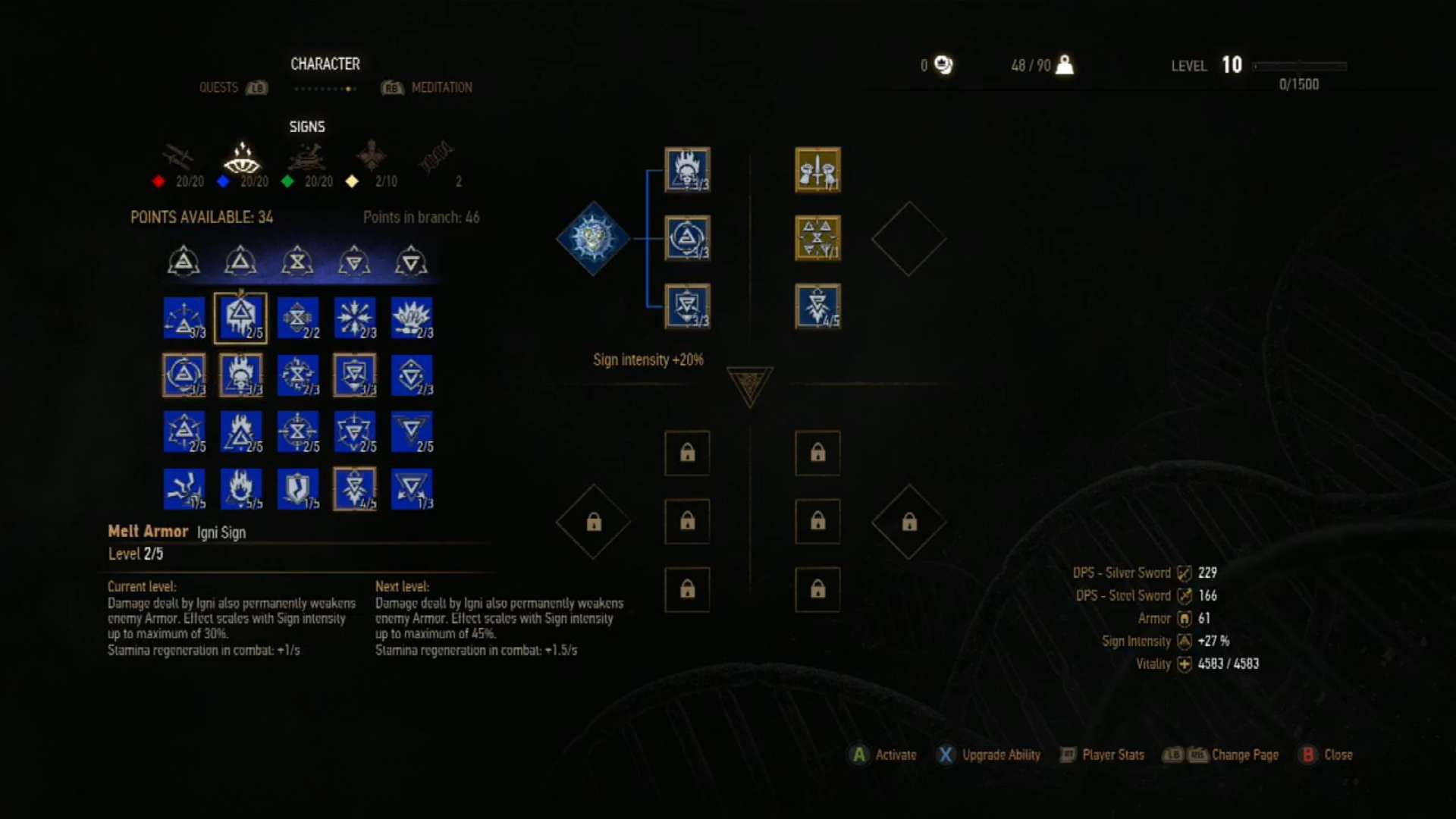
Task: Select the General skills branch icon
Action: 372,155
